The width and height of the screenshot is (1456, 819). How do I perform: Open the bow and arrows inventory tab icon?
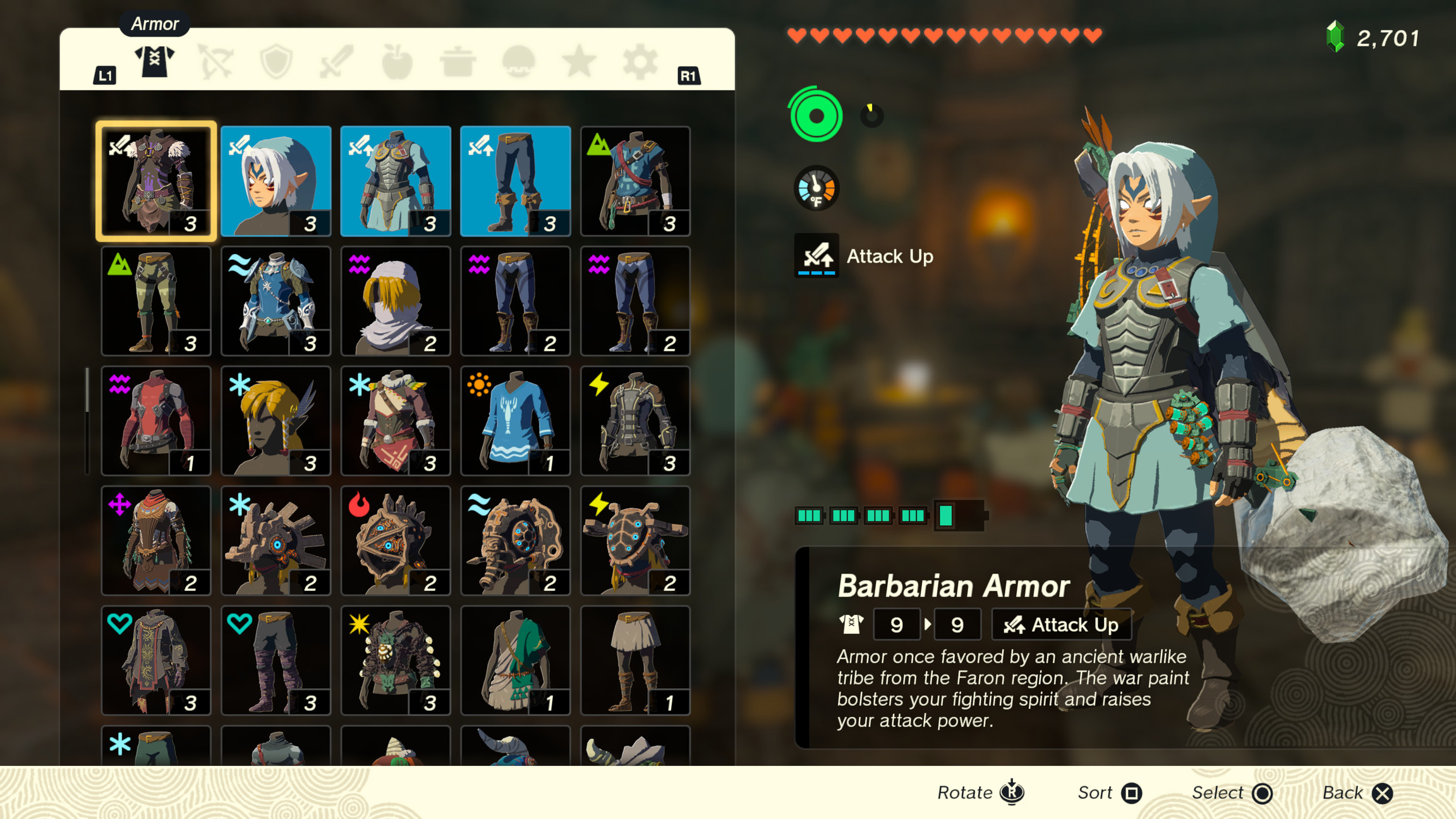215,62
